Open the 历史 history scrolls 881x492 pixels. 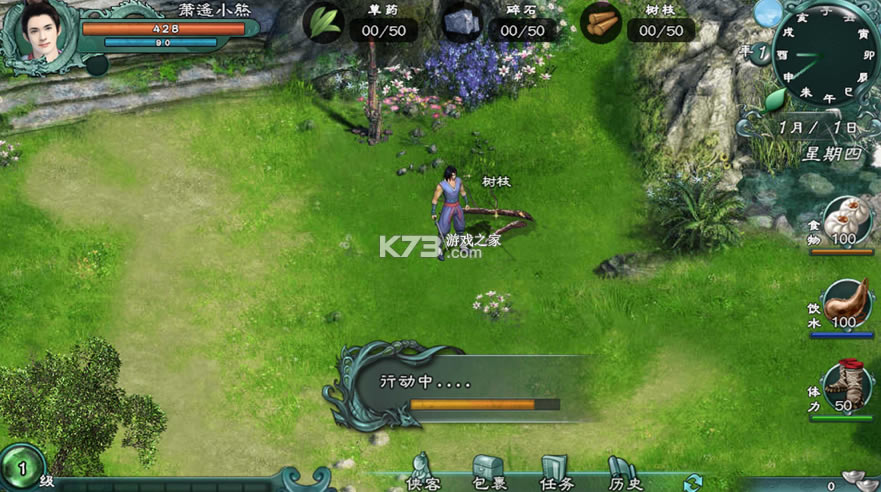(x=622, y=472)
